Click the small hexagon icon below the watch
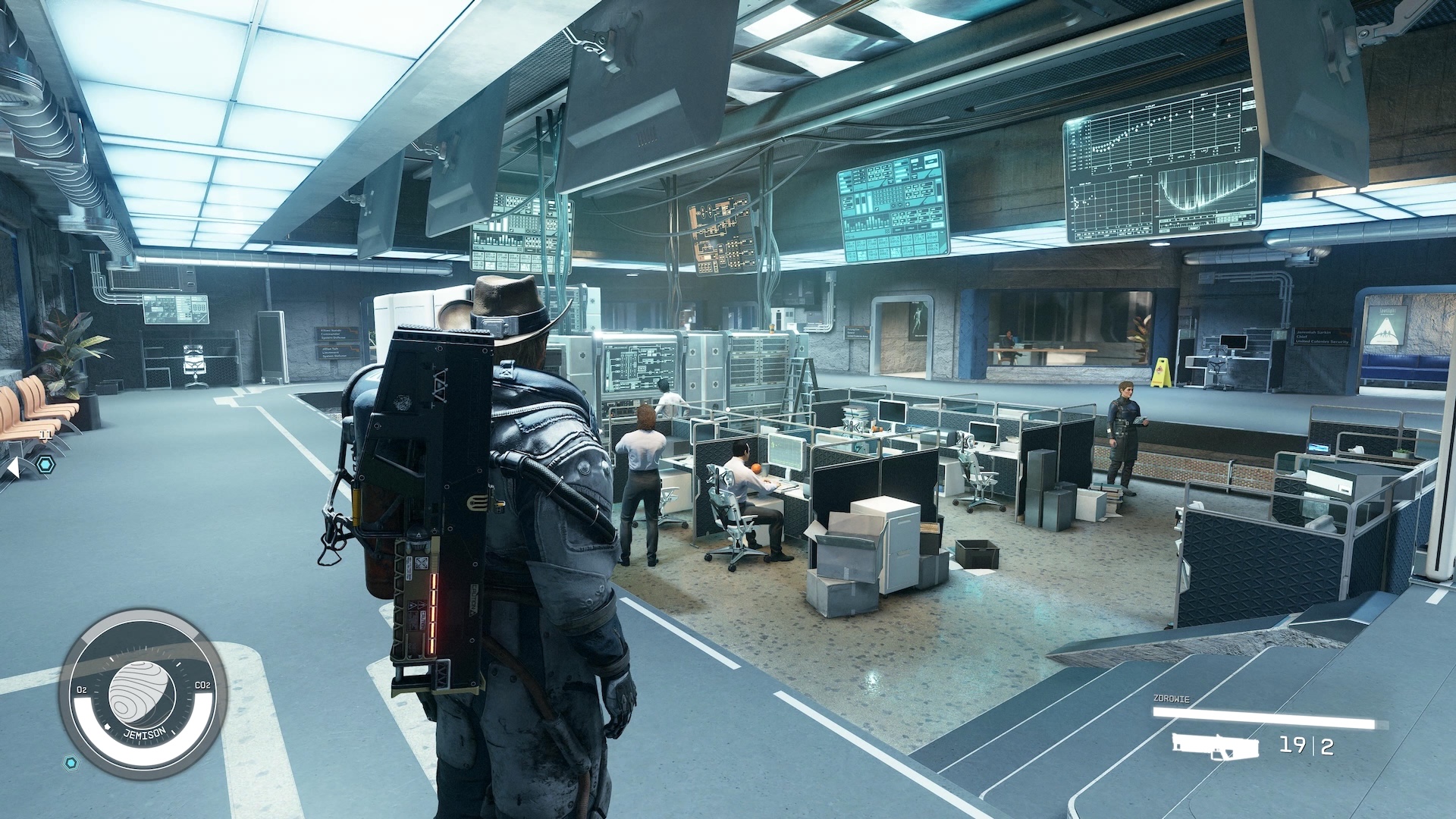This screenshot has height=819, width=1456. pos(71,762)
